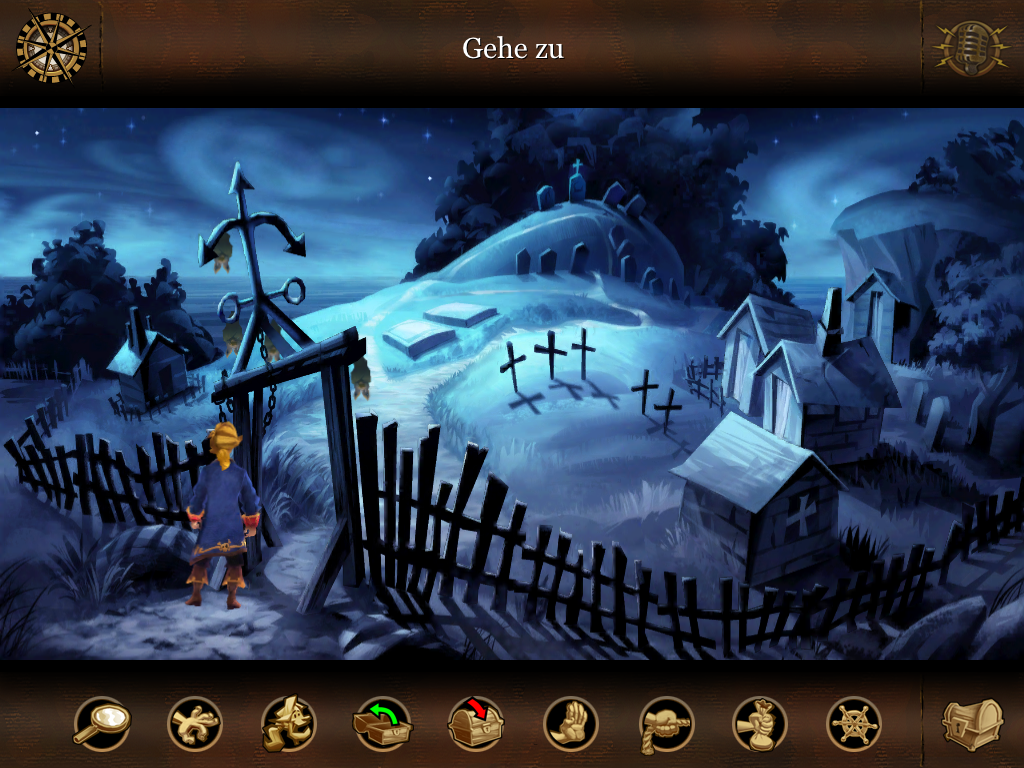
Task: Select the hand pulling rope verb
Action: point(666,723)
